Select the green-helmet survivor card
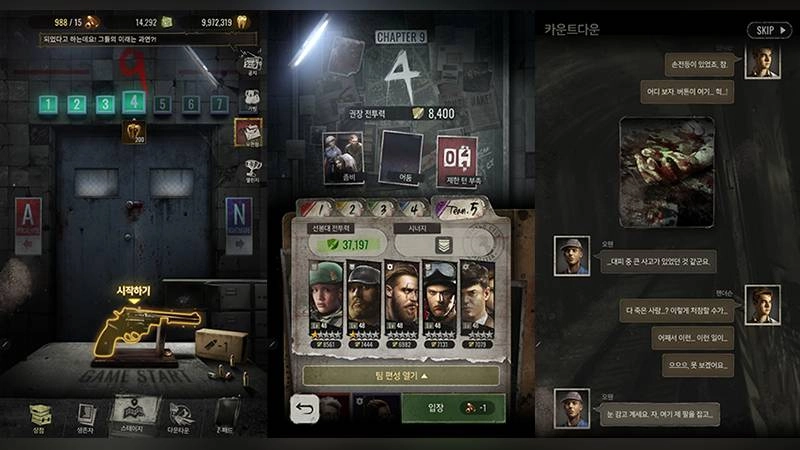 pyautogui.click(x=326, y=304)
